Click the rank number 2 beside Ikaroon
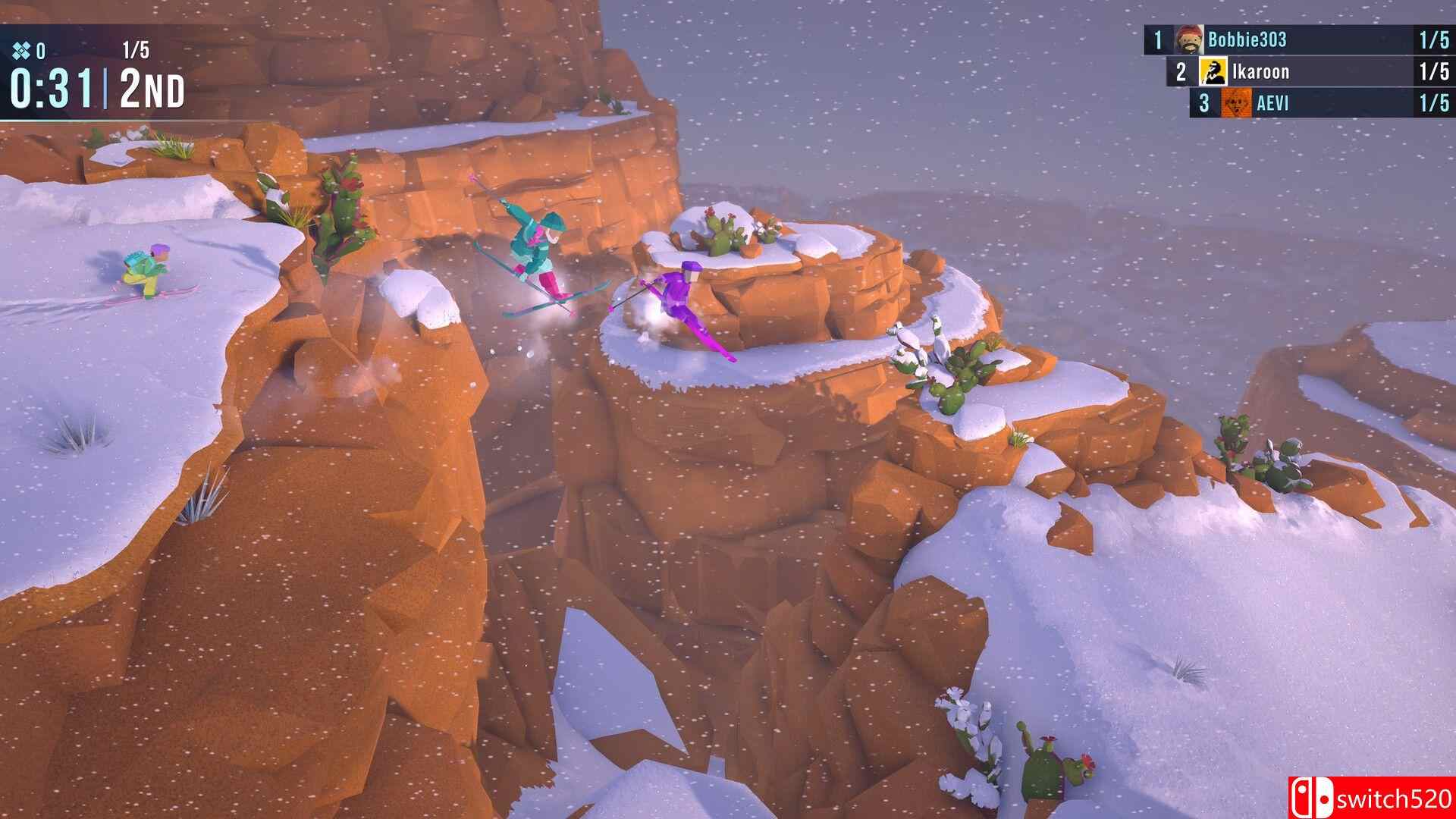The height and width of the screenshot is (819, 1456). tap(1183, 72)
